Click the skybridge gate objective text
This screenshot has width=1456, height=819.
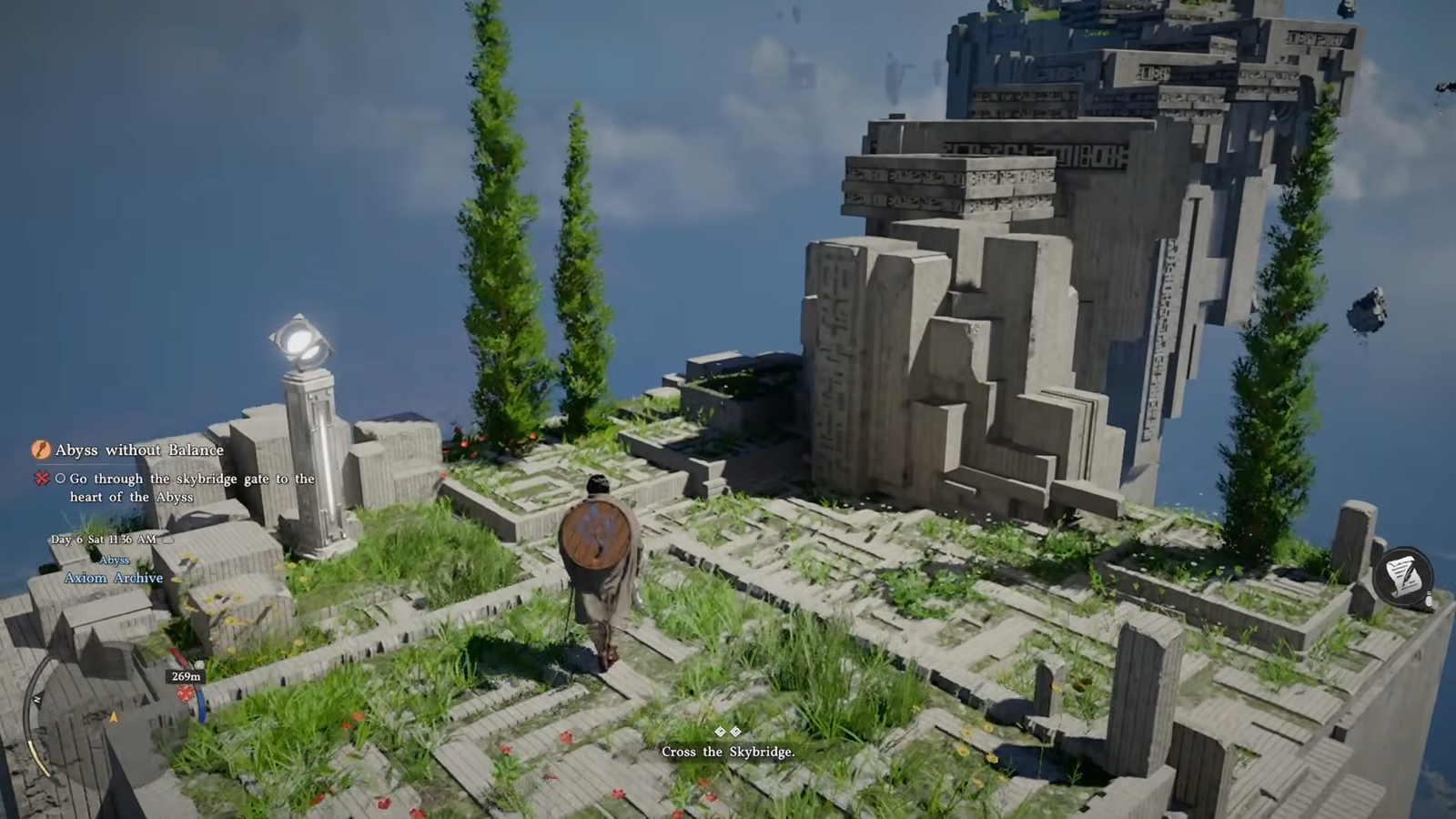tap(191, 487)
